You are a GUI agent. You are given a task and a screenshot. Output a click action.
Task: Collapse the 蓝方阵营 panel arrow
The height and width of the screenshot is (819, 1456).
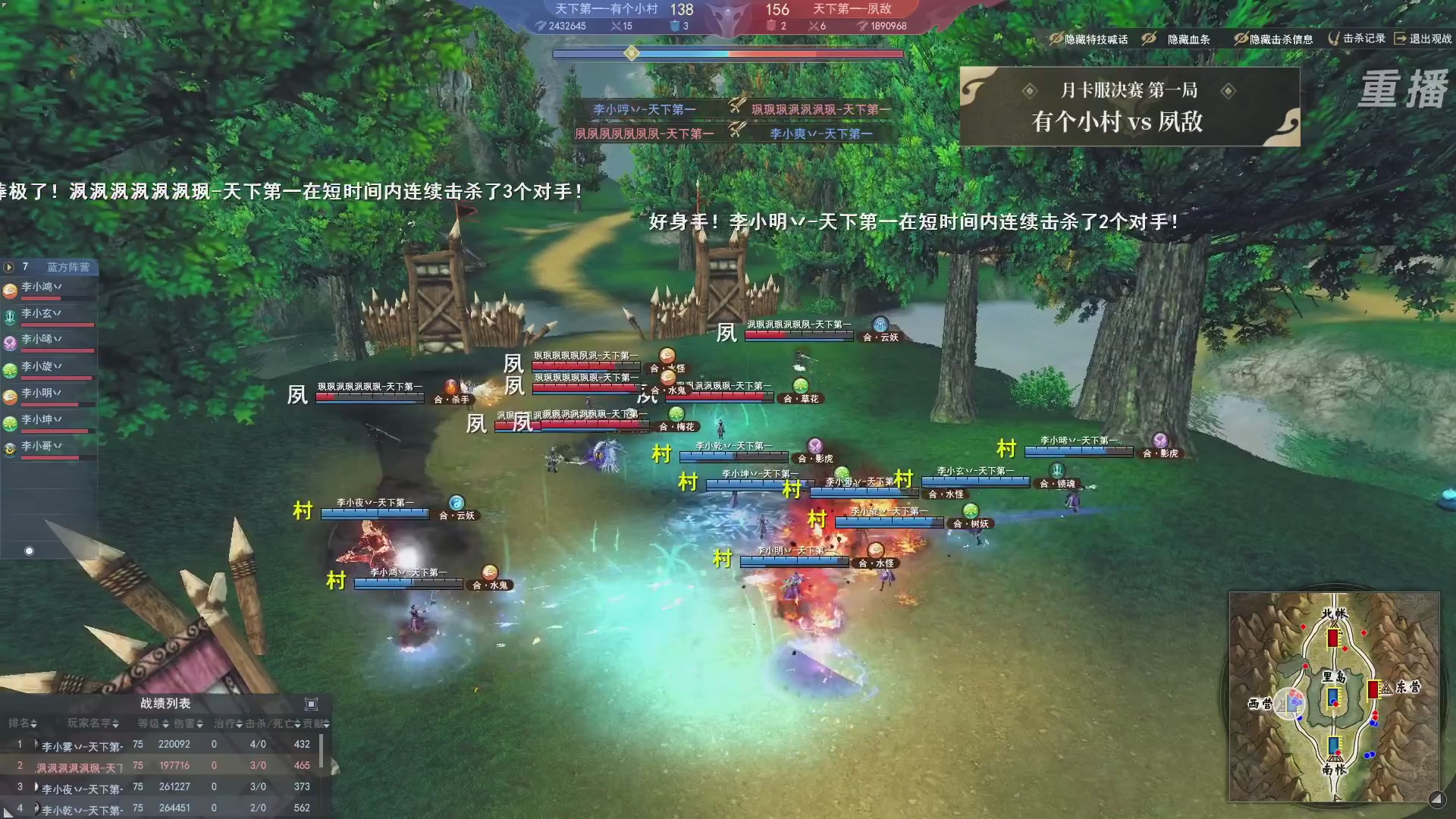point(8,268)
